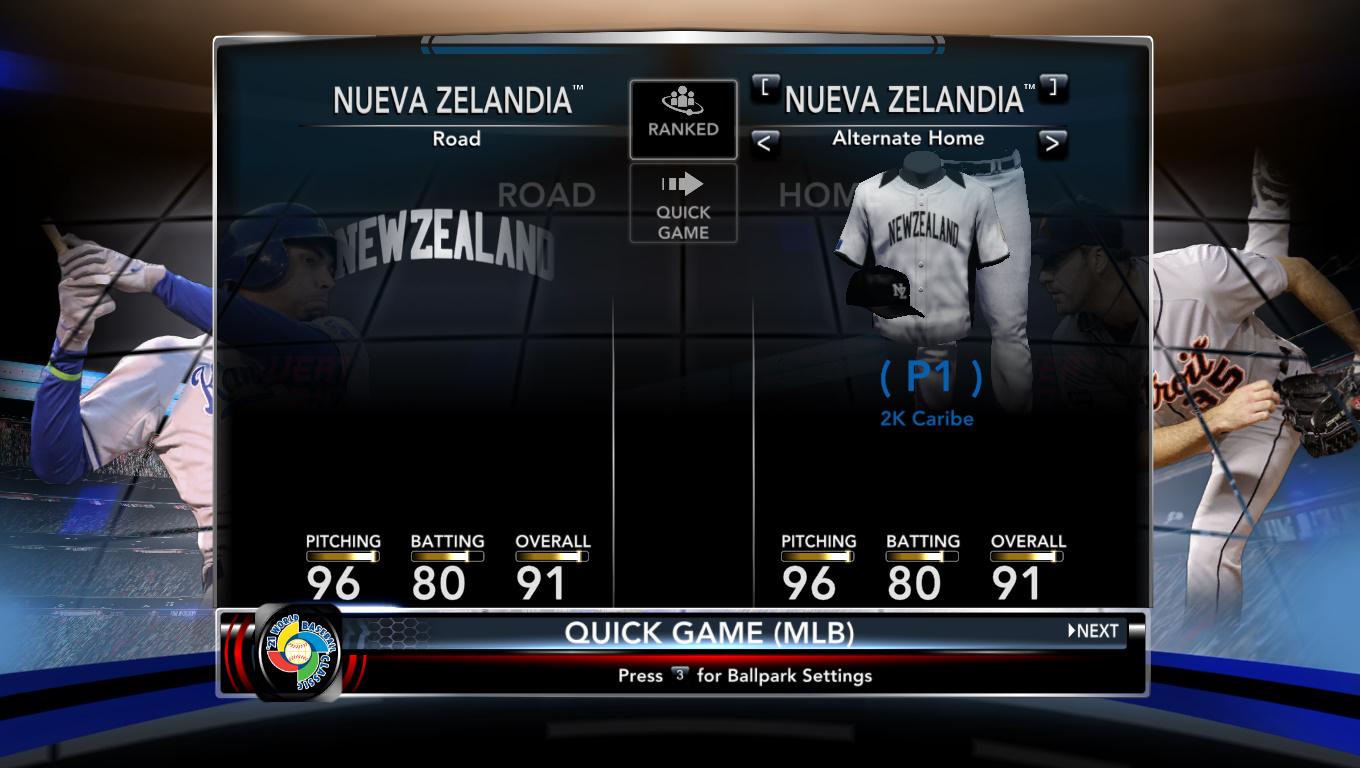The width and height of the screenshot is (1360, 768).
Task: Switch home team with the left bracket
Action: click(765, 87)
